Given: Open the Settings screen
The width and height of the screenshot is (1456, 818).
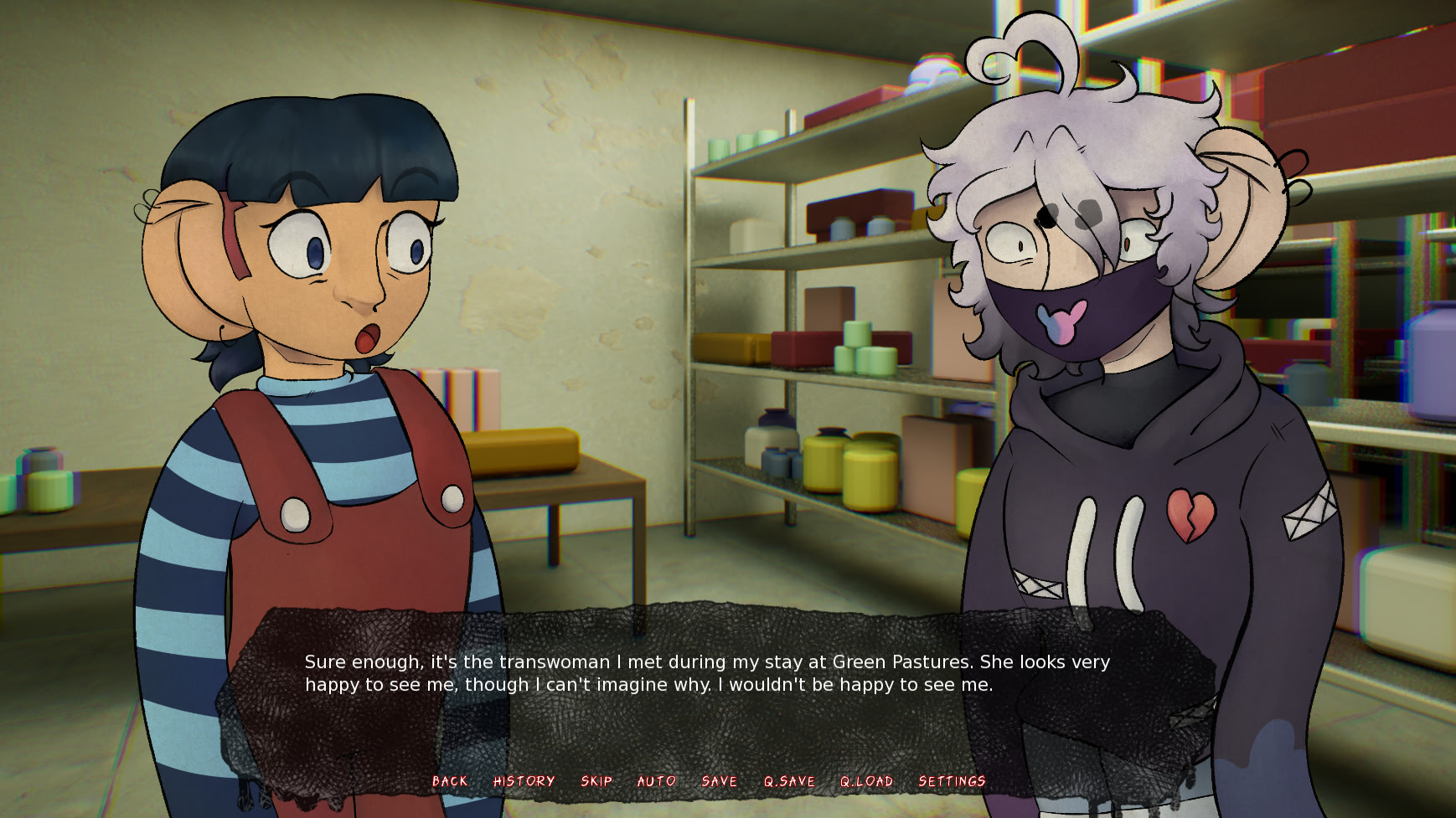Looking at the screenshot, I should click(x=952, y=781).
